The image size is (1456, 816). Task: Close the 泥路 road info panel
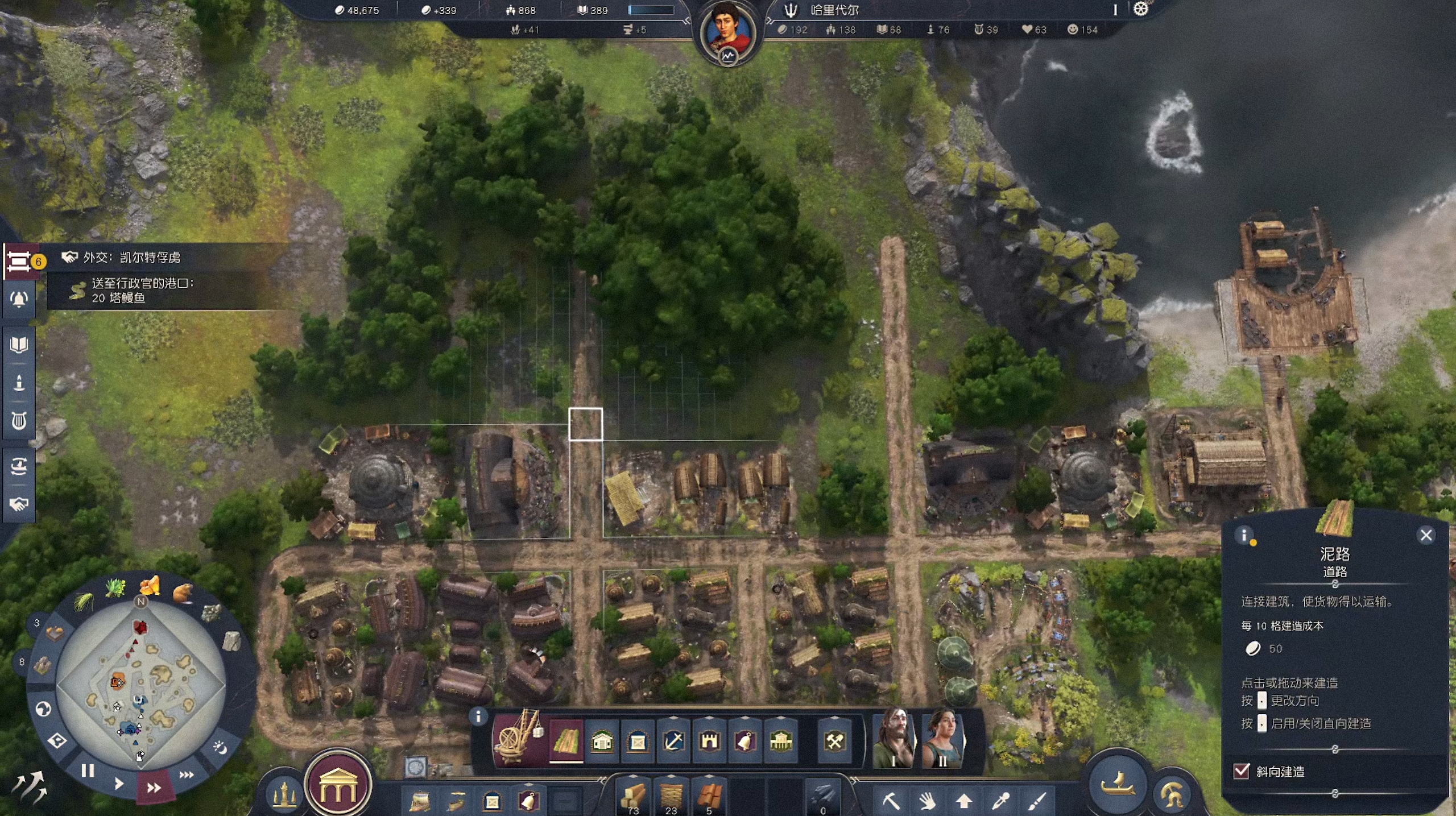pos(1426,535)
